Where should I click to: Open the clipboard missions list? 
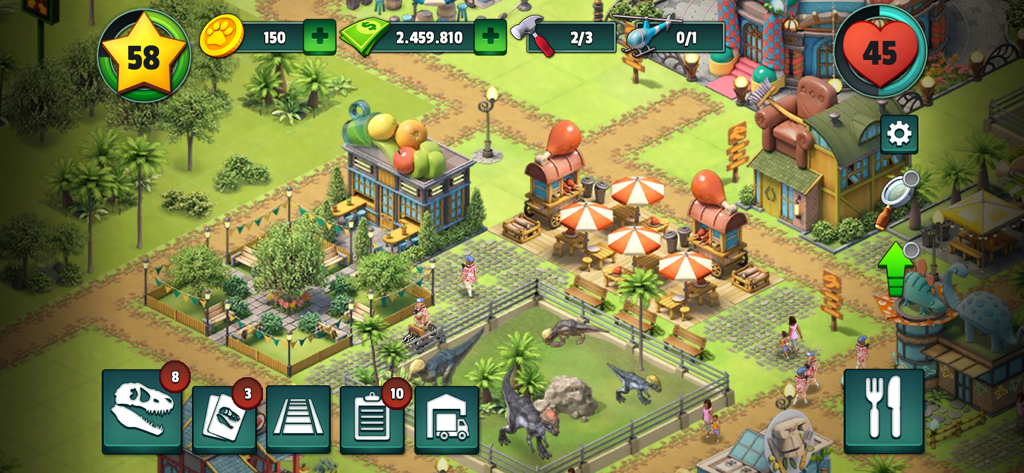coord(372,419)
